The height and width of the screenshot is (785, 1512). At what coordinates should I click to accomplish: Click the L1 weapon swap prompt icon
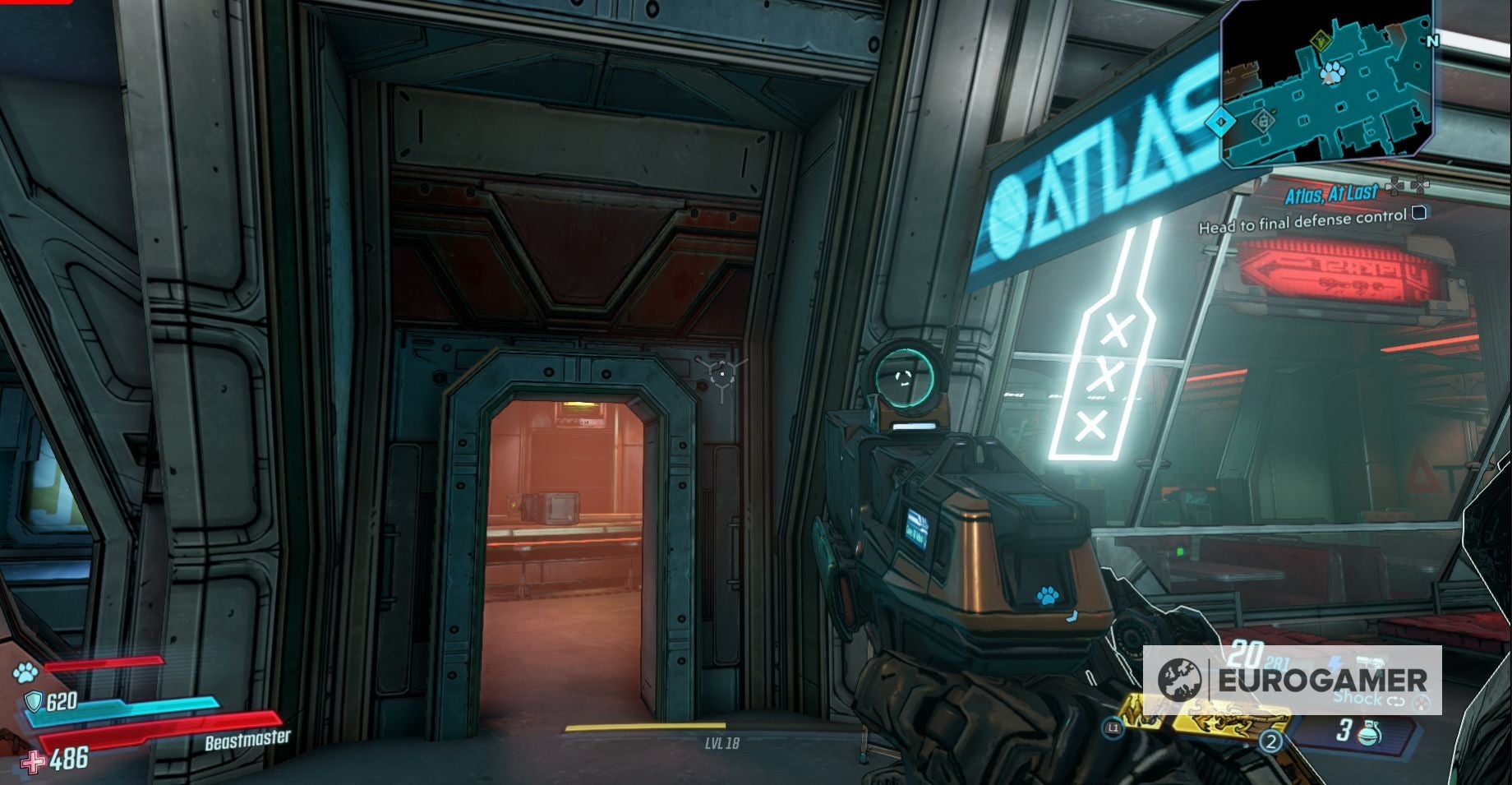tap(1113, 728)
